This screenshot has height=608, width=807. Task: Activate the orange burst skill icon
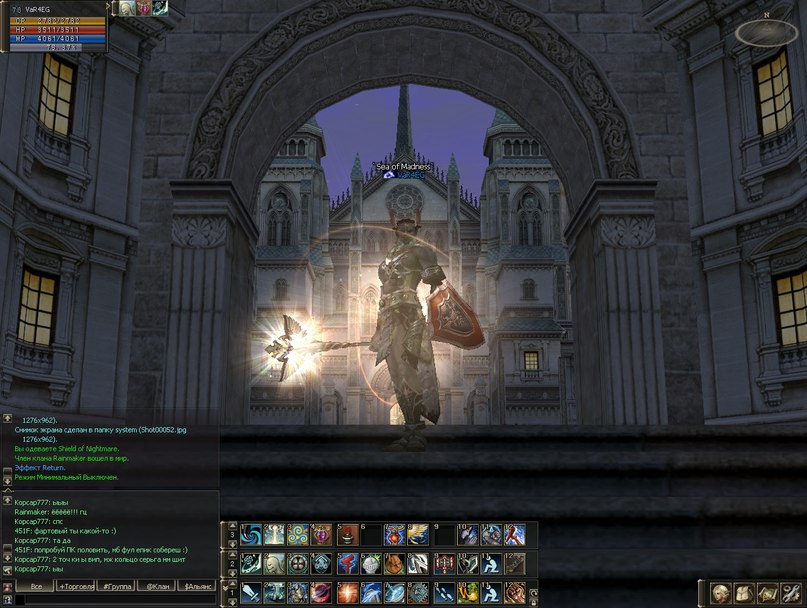[x=347, y=592]
